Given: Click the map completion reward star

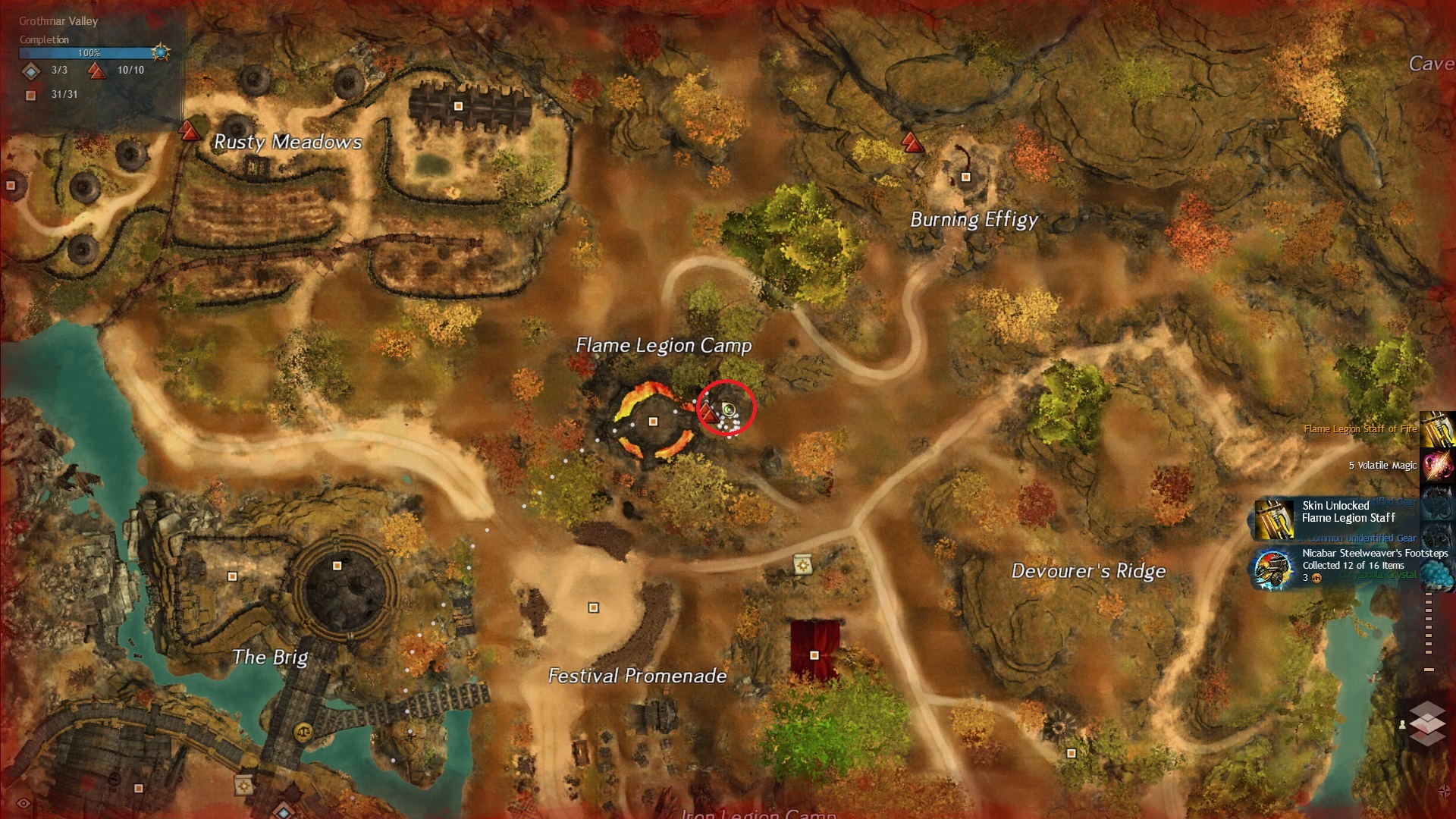Looking at the screenshot, I should coord(160,52).
